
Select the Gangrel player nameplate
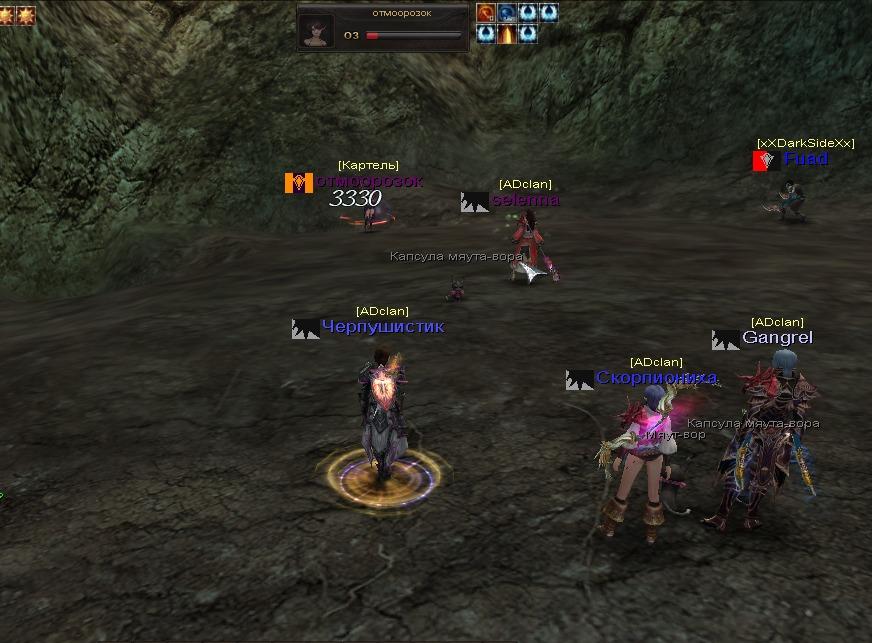[x=777, y=338]
